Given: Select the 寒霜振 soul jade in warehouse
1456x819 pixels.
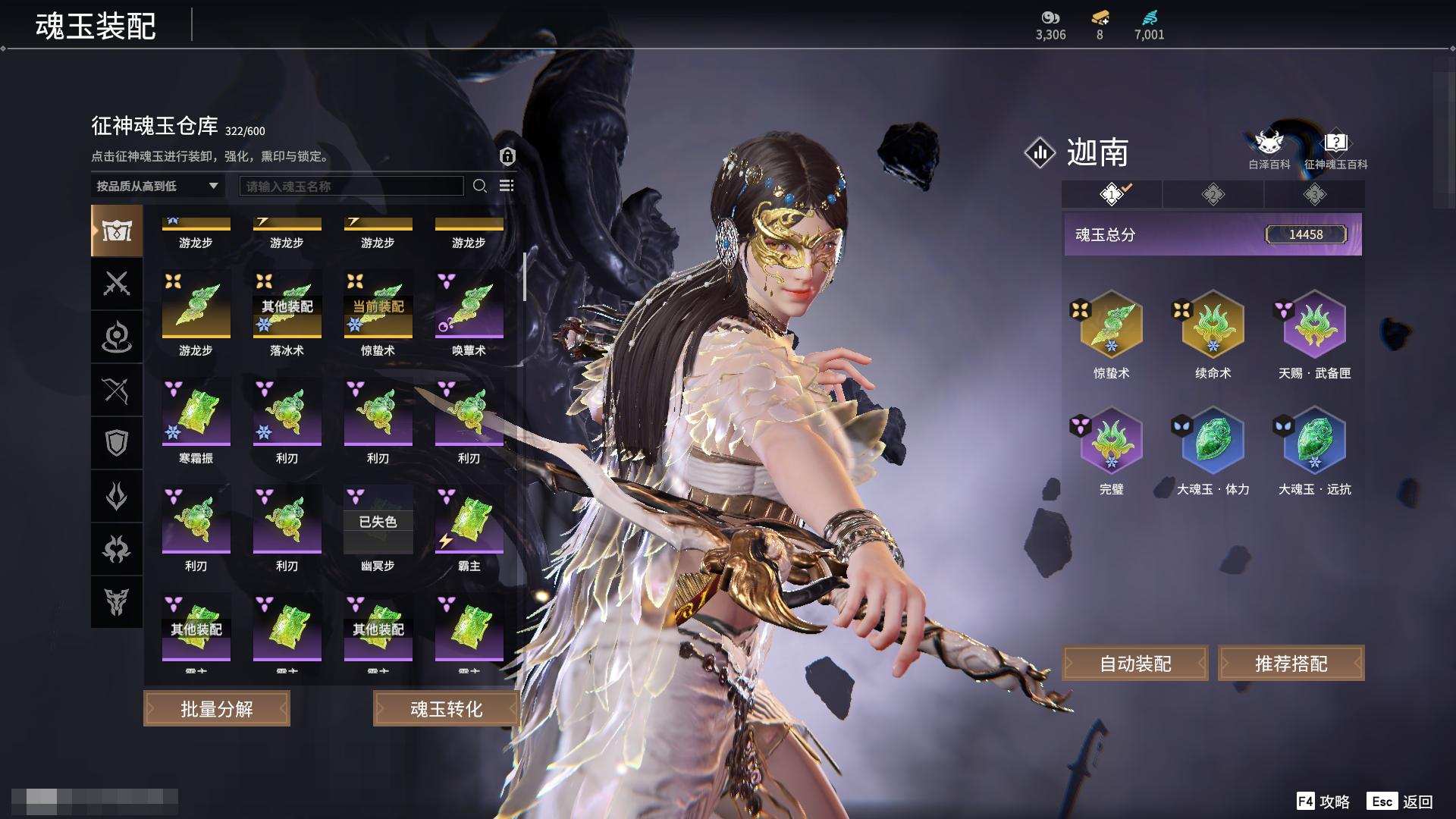Looking at the screenshot, I should (196, 413).
